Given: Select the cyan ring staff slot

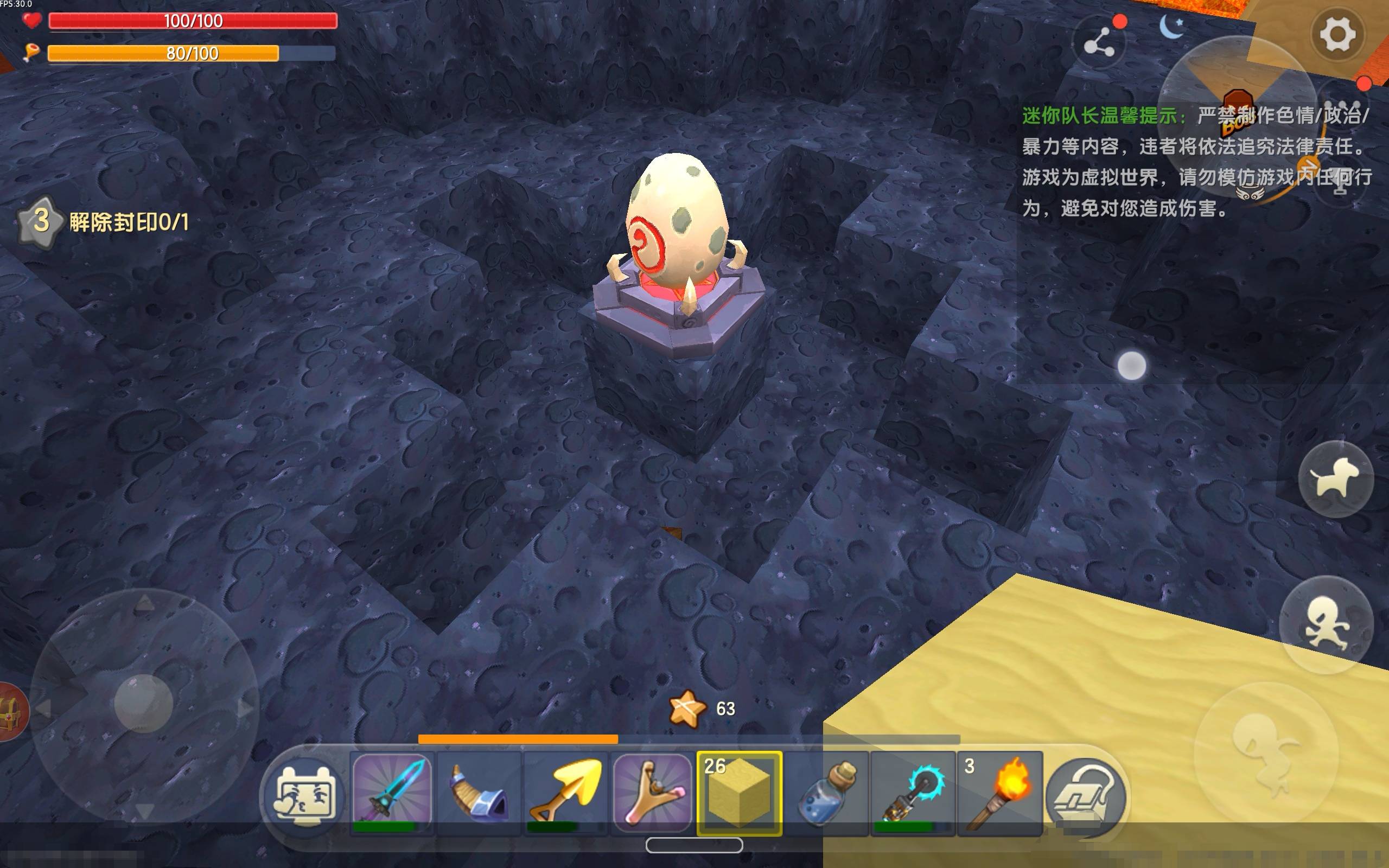Looking at the screenshot, I should pyautogui.click(x=913, y=793).
